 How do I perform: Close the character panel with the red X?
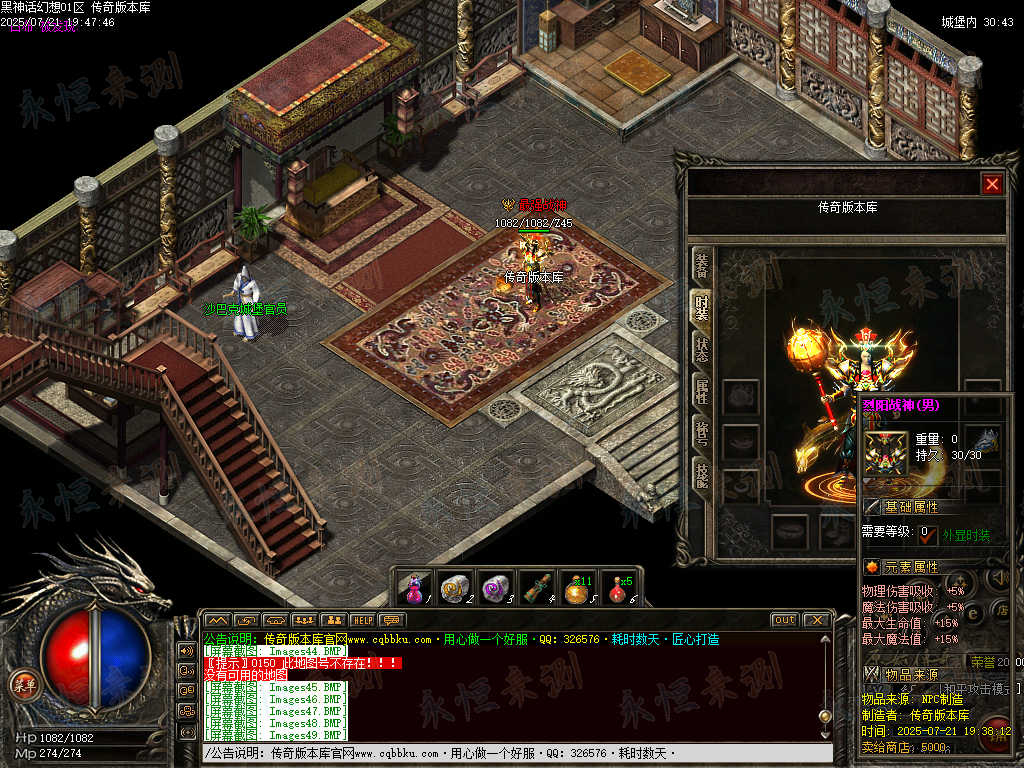991,184
